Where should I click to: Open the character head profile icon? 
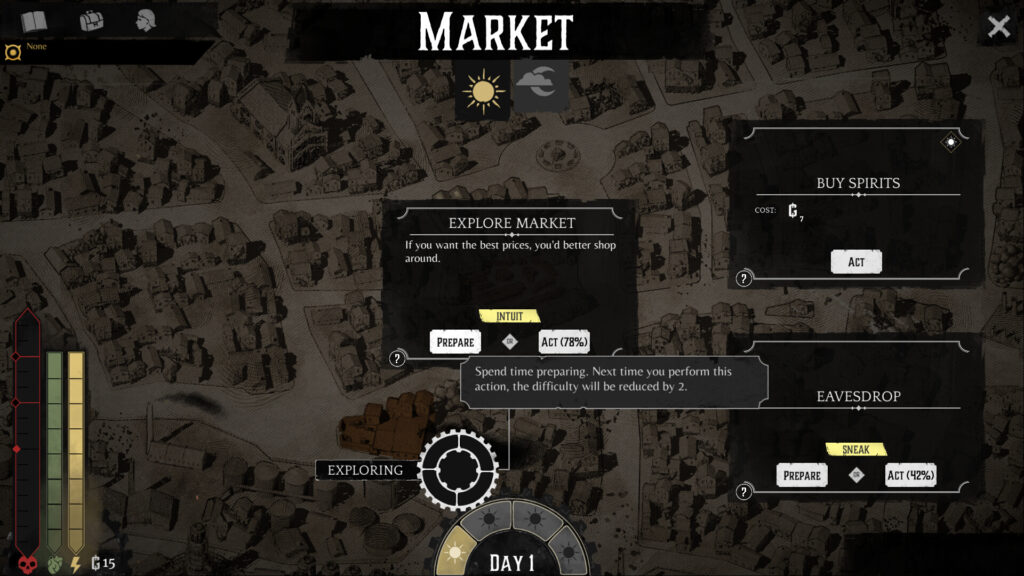[147, 20]
